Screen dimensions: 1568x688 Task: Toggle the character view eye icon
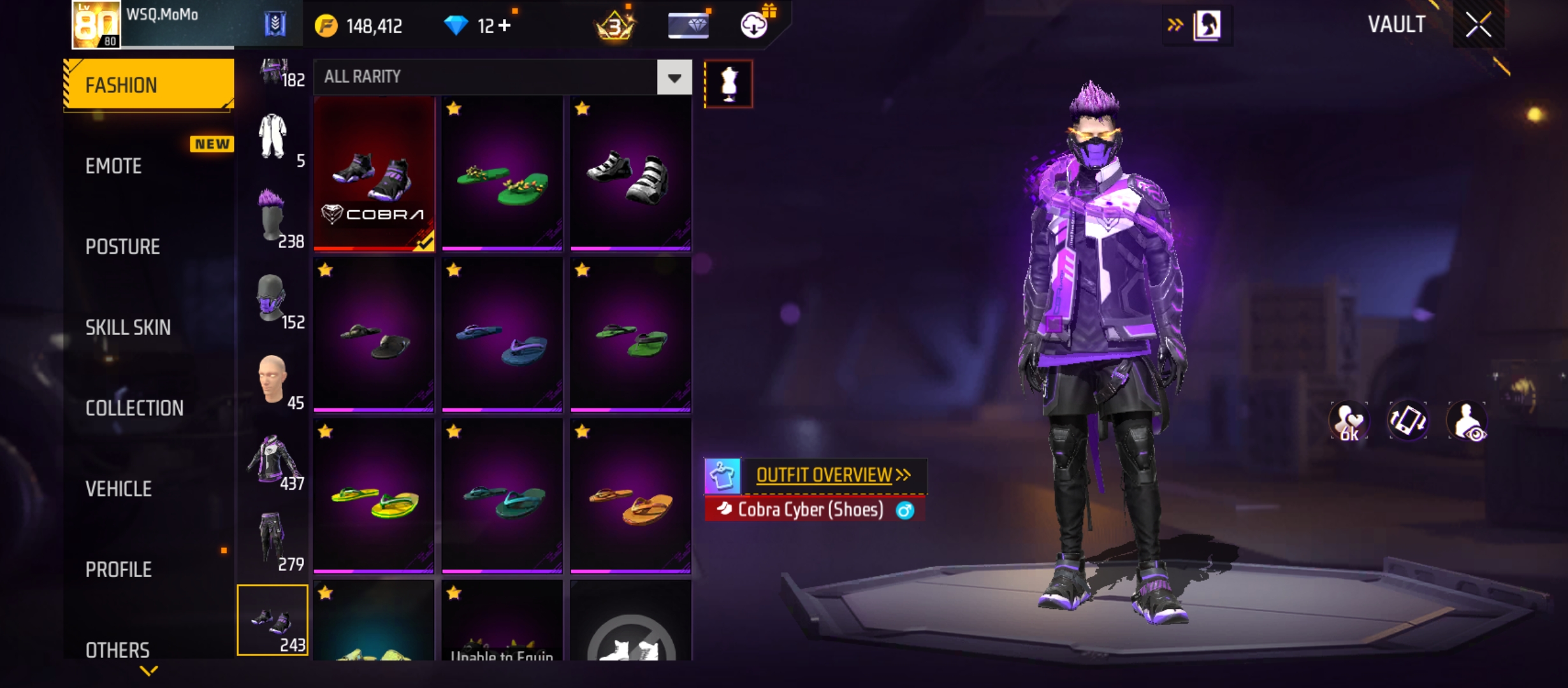[x=1467, y=422]
